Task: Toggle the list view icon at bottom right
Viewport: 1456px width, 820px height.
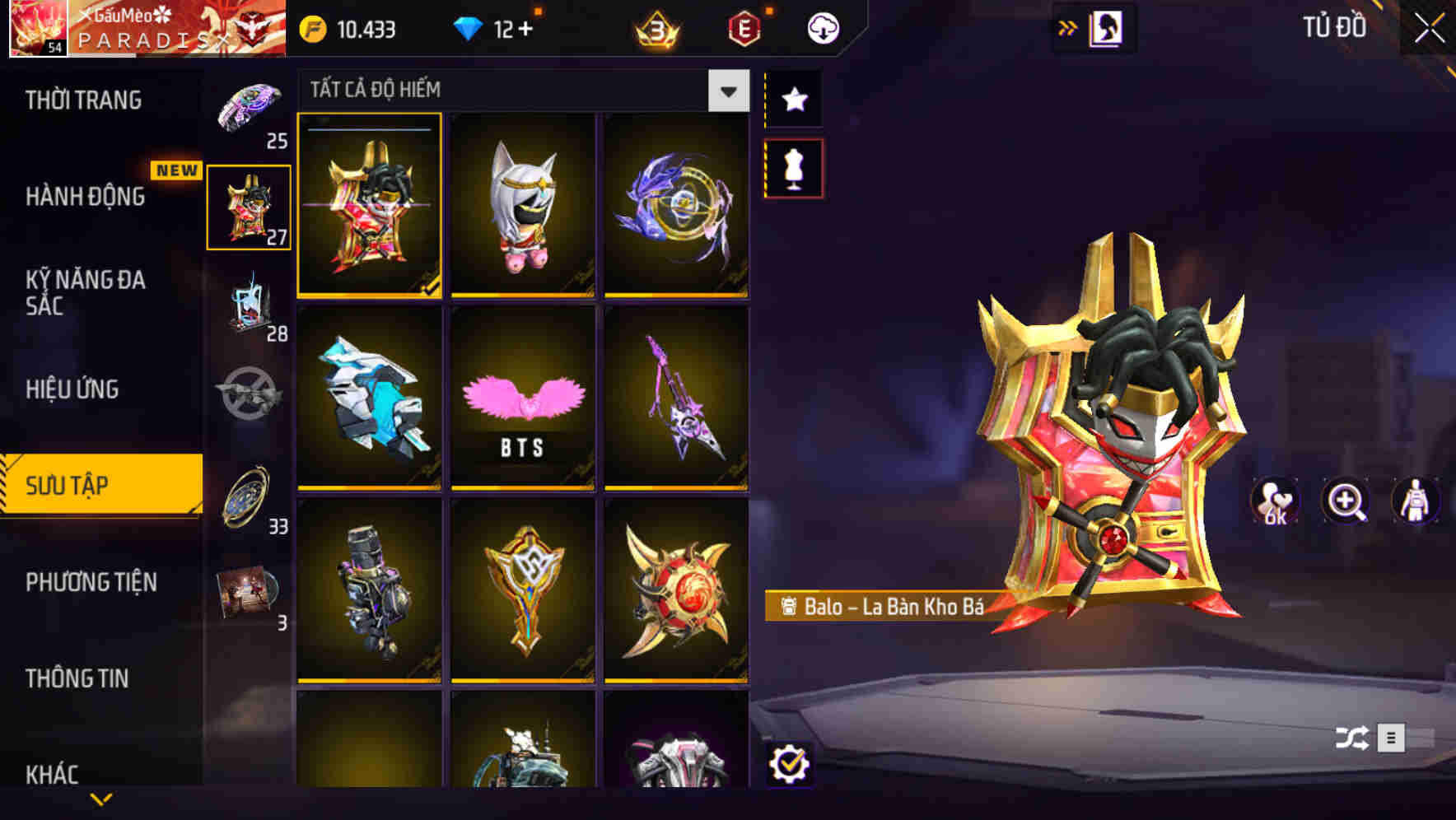Action: [x=1393, y=738]
